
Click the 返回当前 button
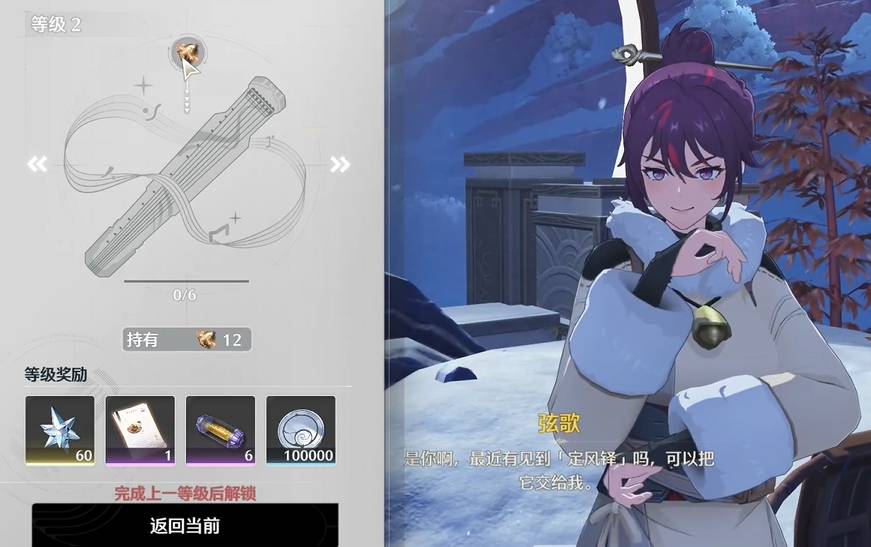click(185, 525)
